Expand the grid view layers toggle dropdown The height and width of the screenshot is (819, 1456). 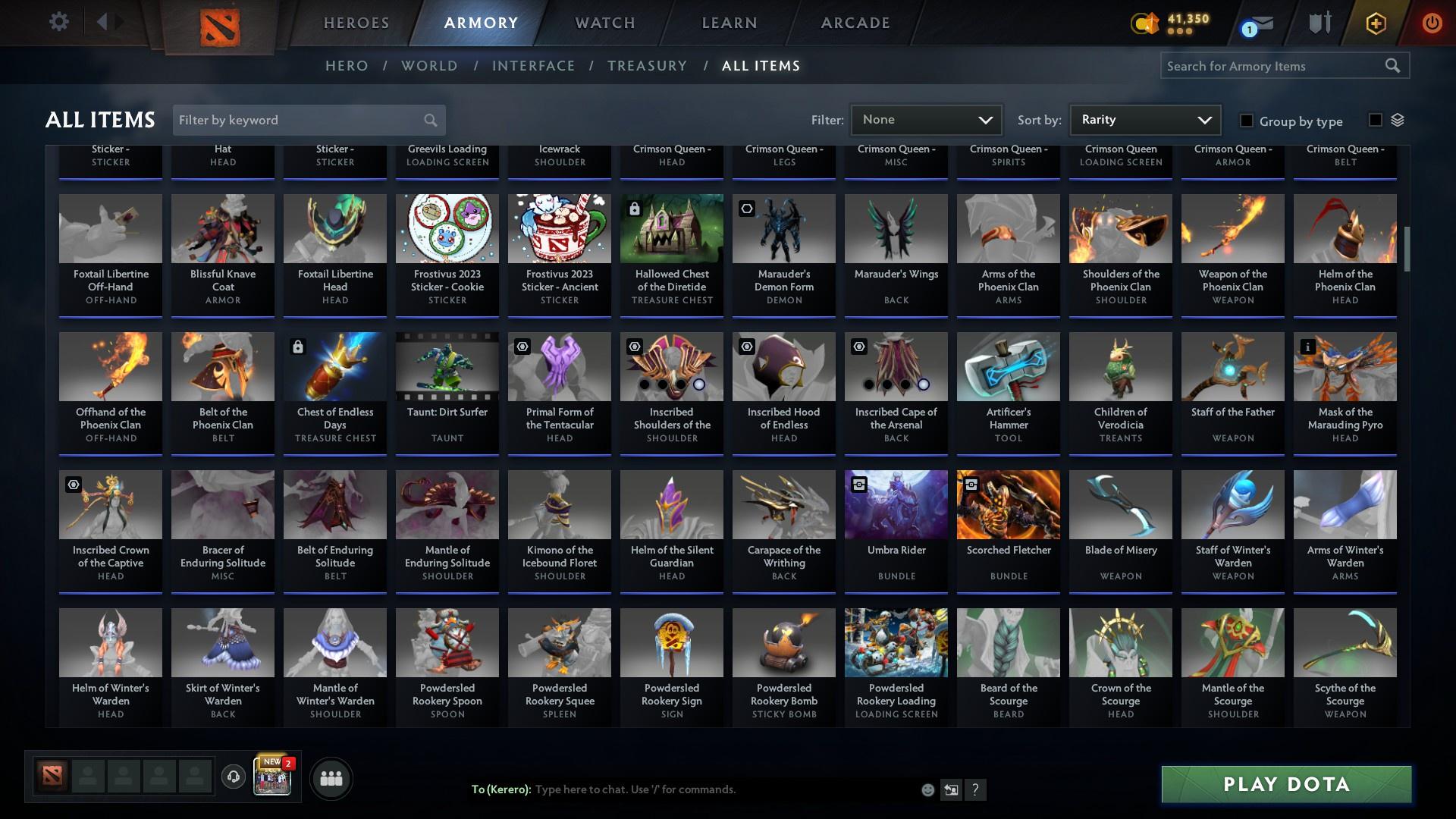tap(1399, 119)
